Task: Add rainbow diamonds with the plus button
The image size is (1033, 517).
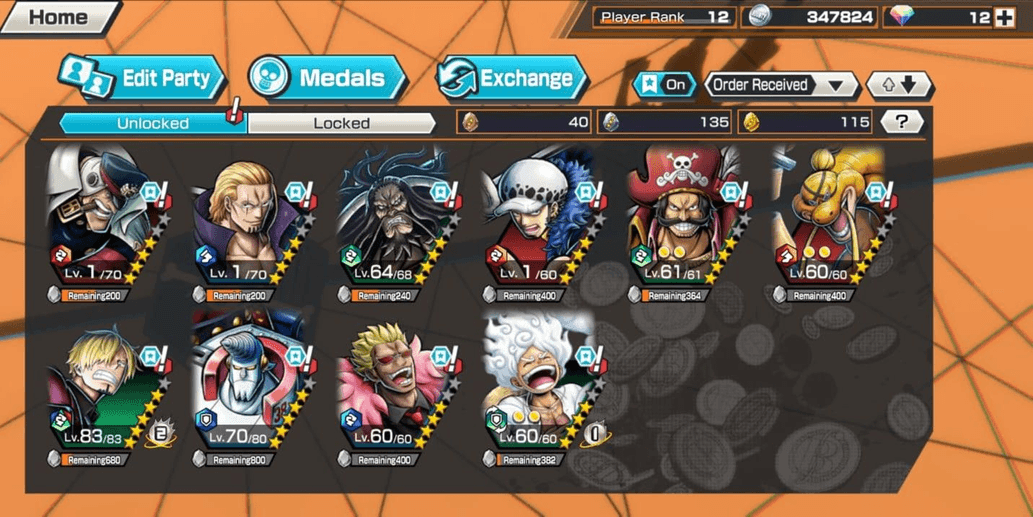Action: 1005,17
